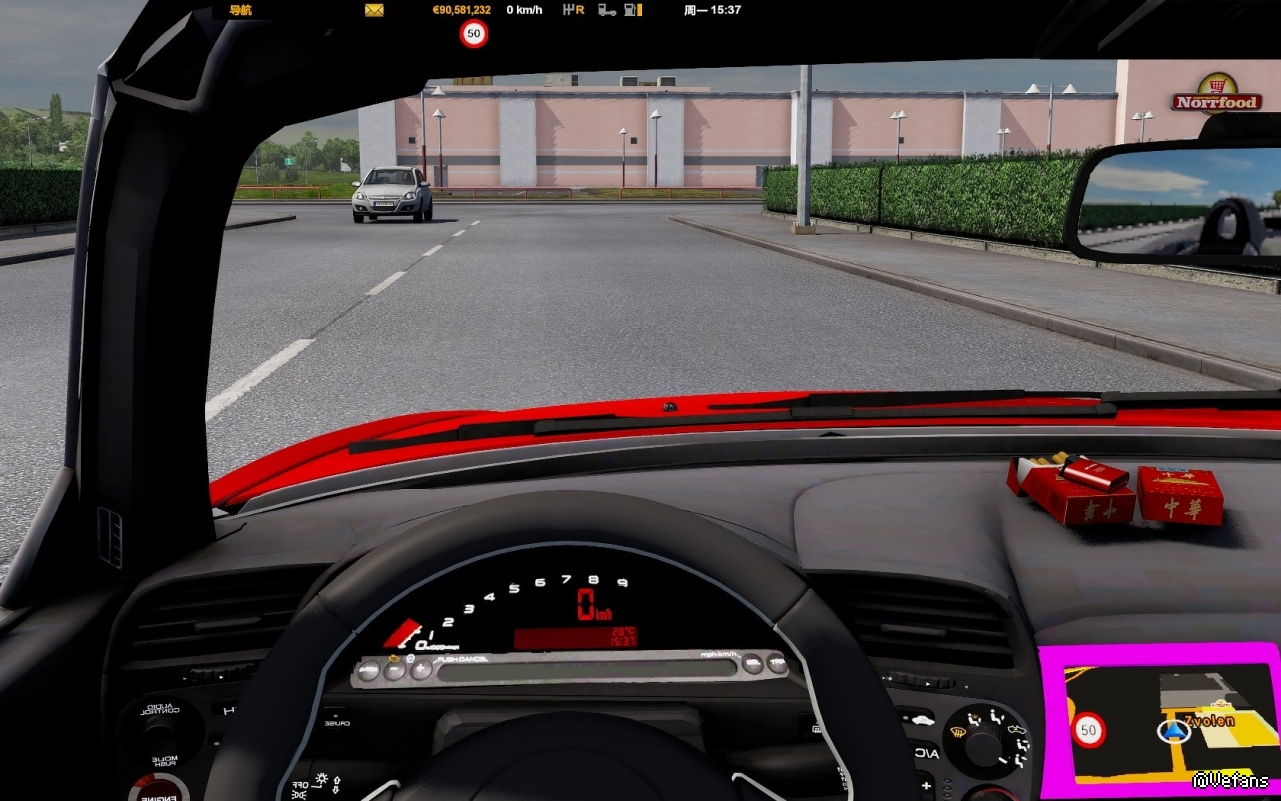Click the fuel pump icon
The height and width of the screenshot is (801, 1281).
coord(632,10)
